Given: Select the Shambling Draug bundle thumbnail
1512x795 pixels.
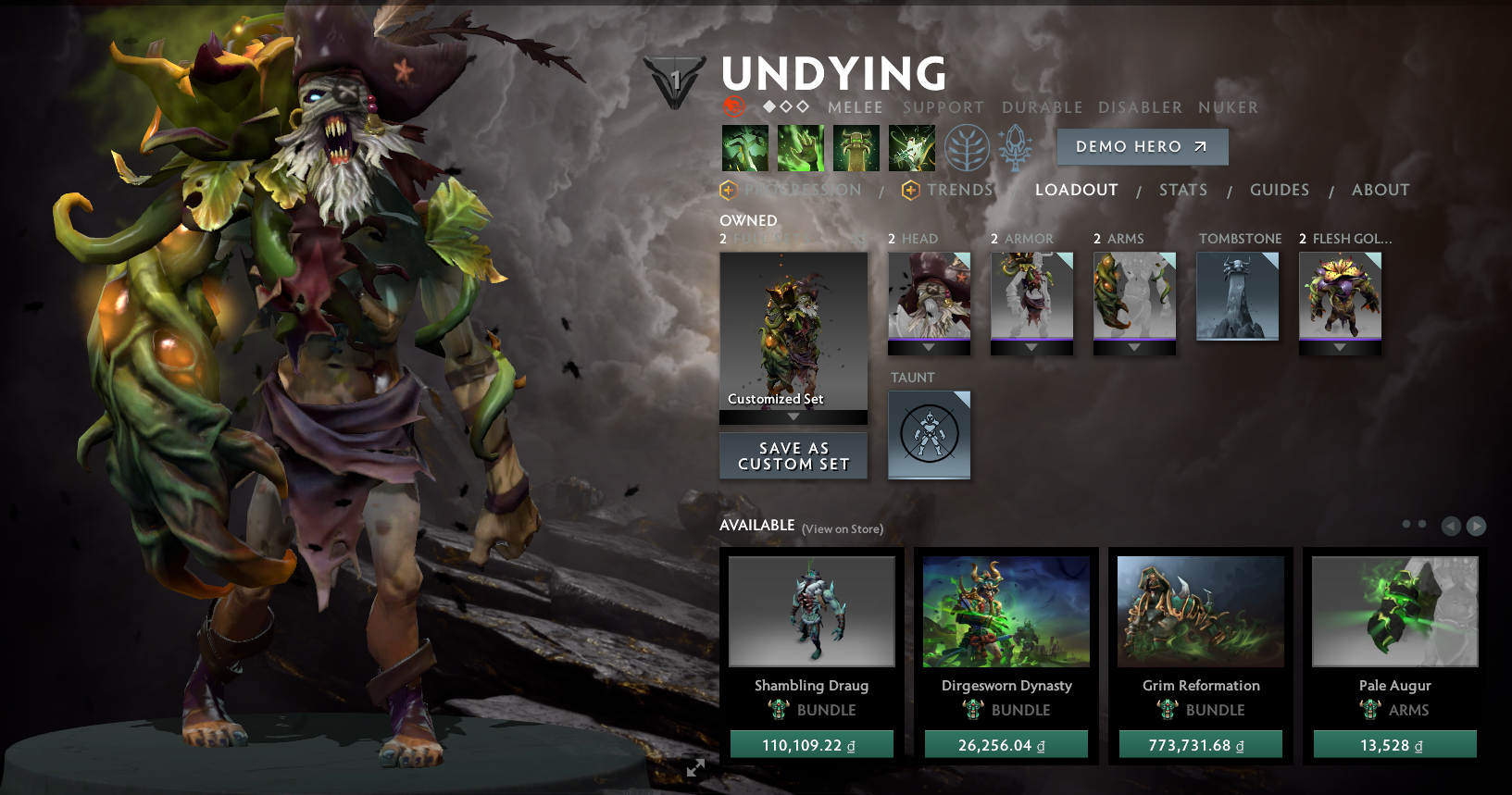Looking at the screenshot, I should click(812, 611).
